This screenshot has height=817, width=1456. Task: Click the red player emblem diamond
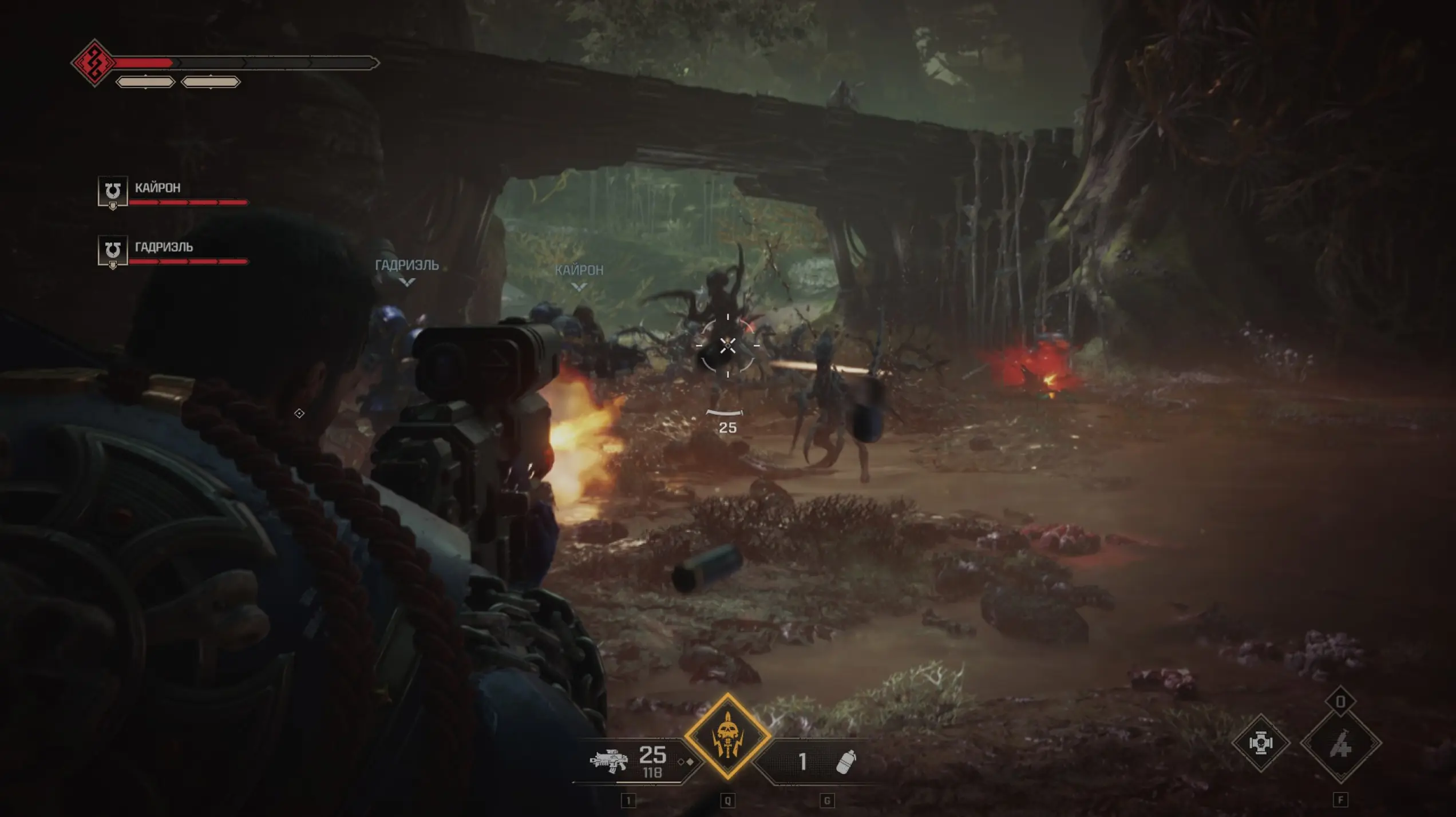pyautogui.click(x=94, y=63)
